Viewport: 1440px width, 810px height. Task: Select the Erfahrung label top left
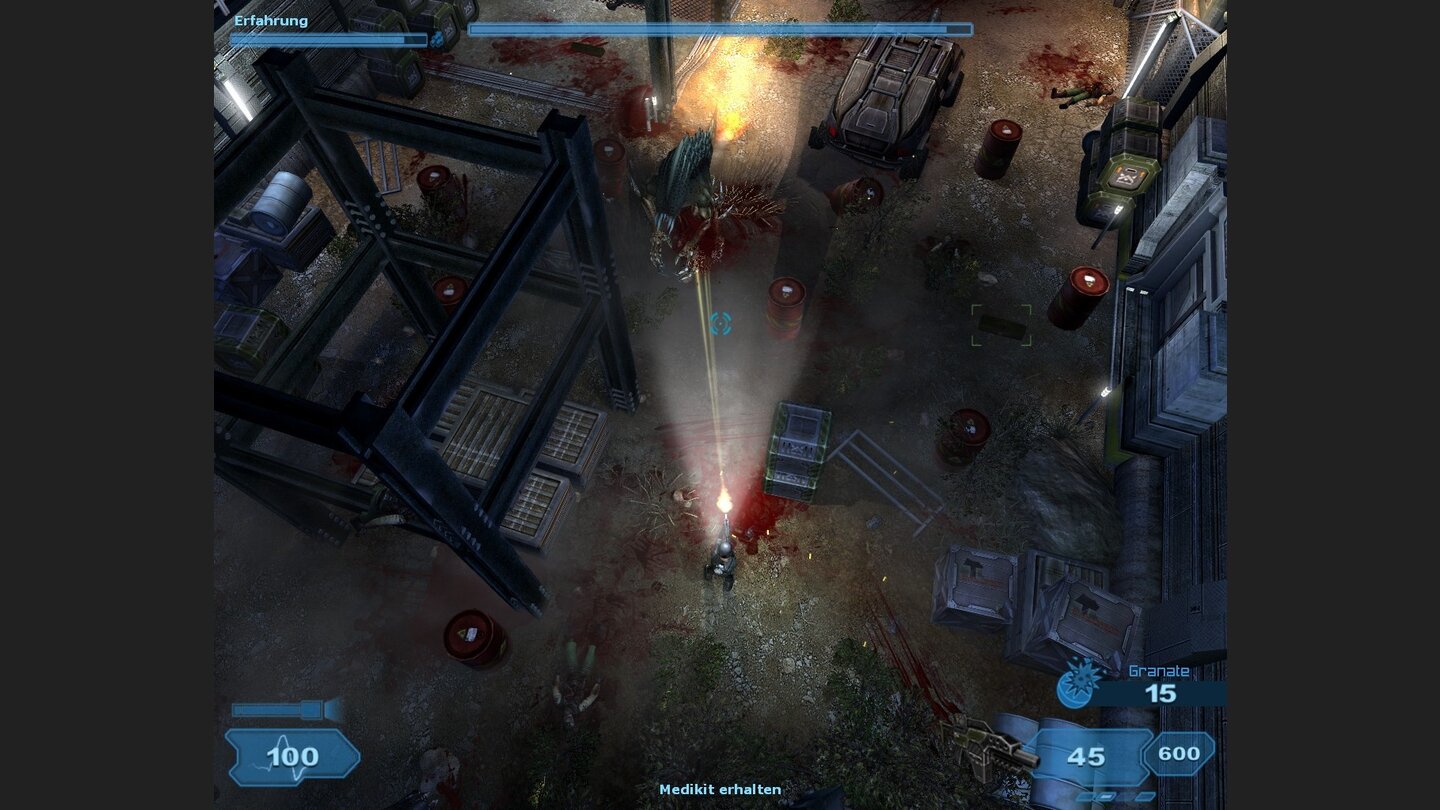(x=272, y=19)
